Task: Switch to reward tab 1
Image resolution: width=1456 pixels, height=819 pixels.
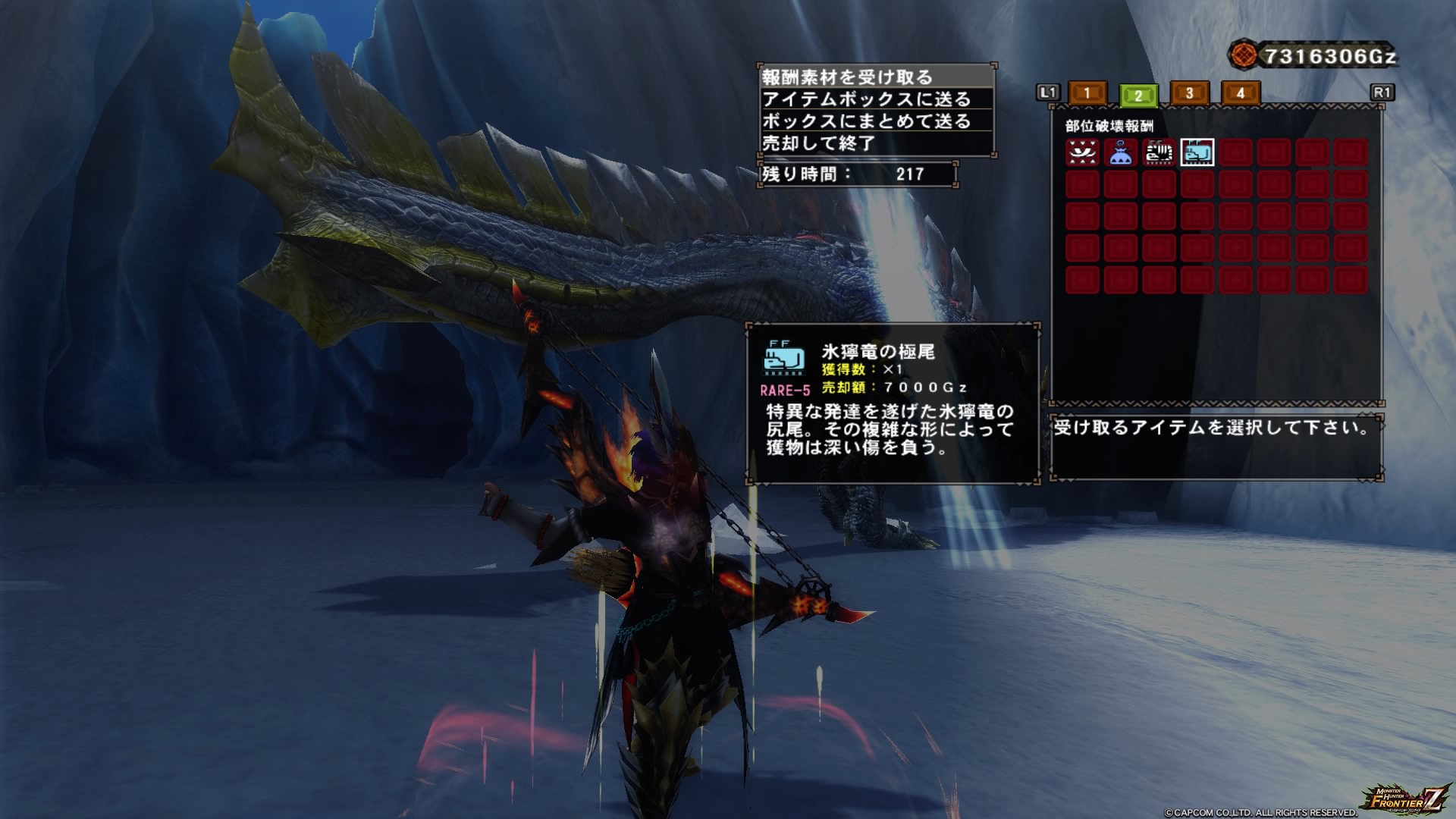Action: point(1087,93)
